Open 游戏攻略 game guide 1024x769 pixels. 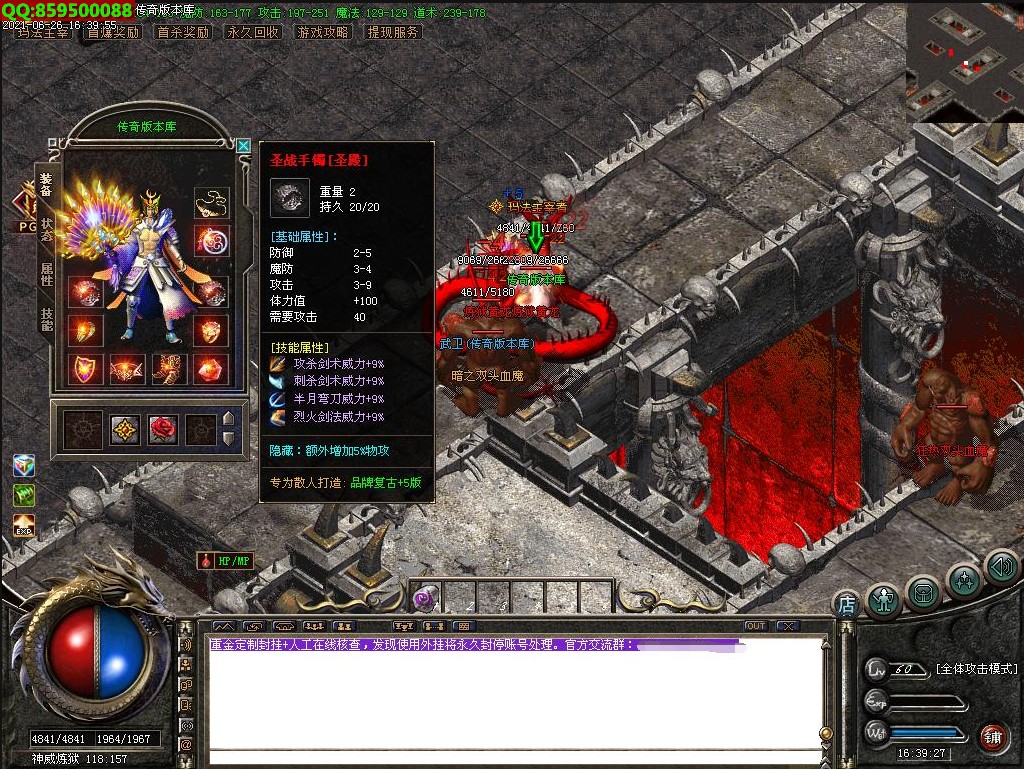pyautogui.click(x=323, y=32)
